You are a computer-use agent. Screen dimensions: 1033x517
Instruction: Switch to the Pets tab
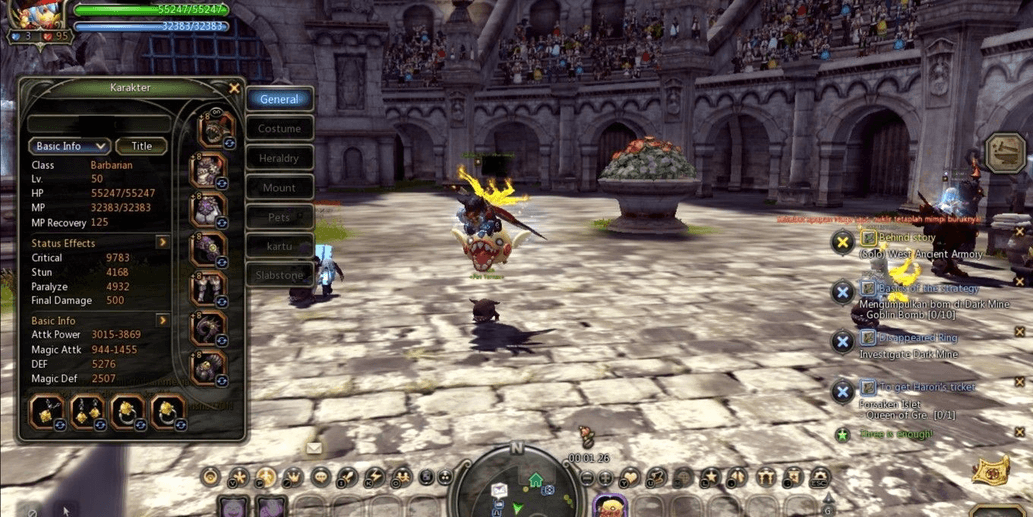279,217
